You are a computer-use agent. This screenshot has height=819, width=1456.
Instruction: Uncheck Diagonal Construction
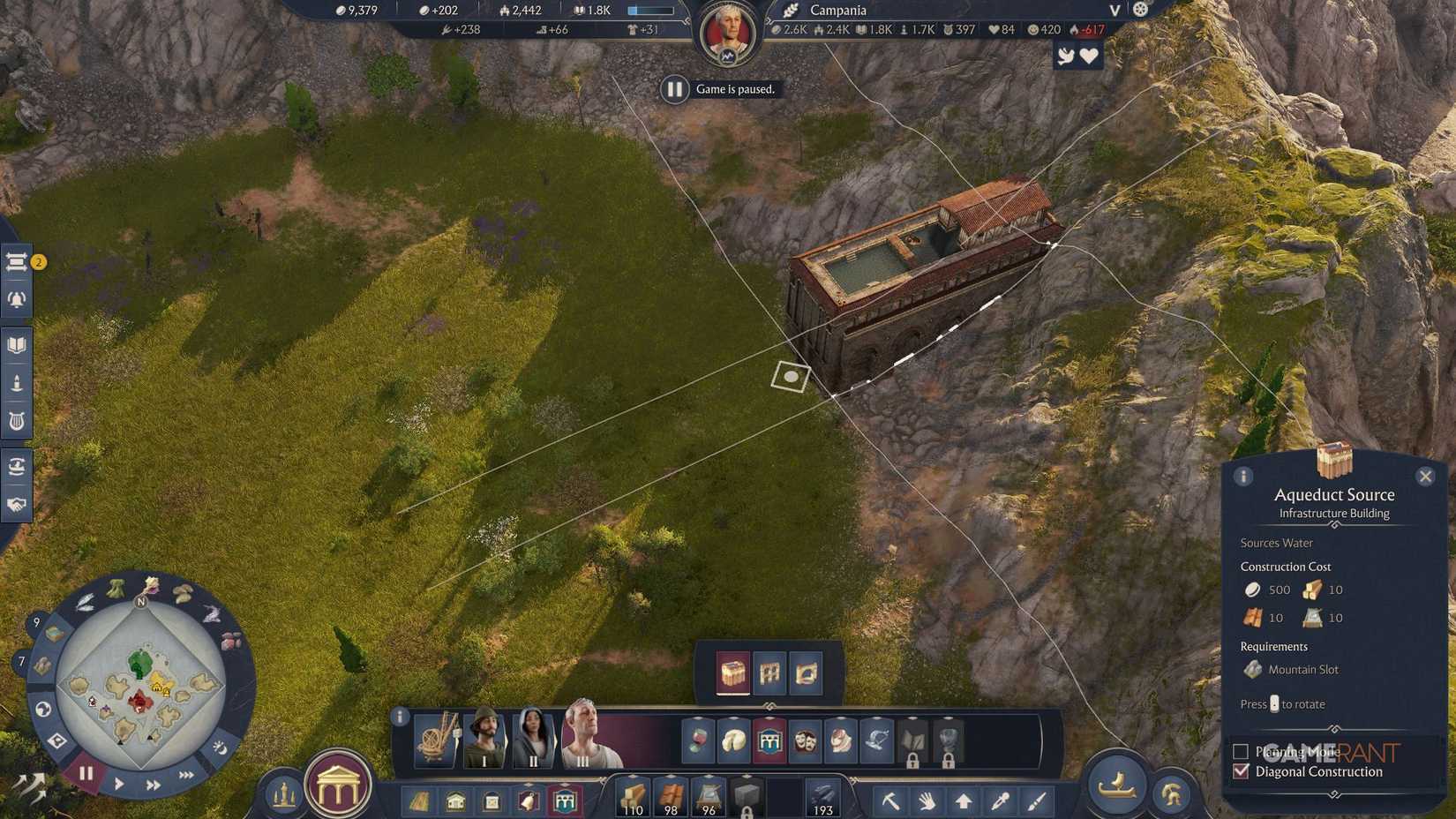1241,770
